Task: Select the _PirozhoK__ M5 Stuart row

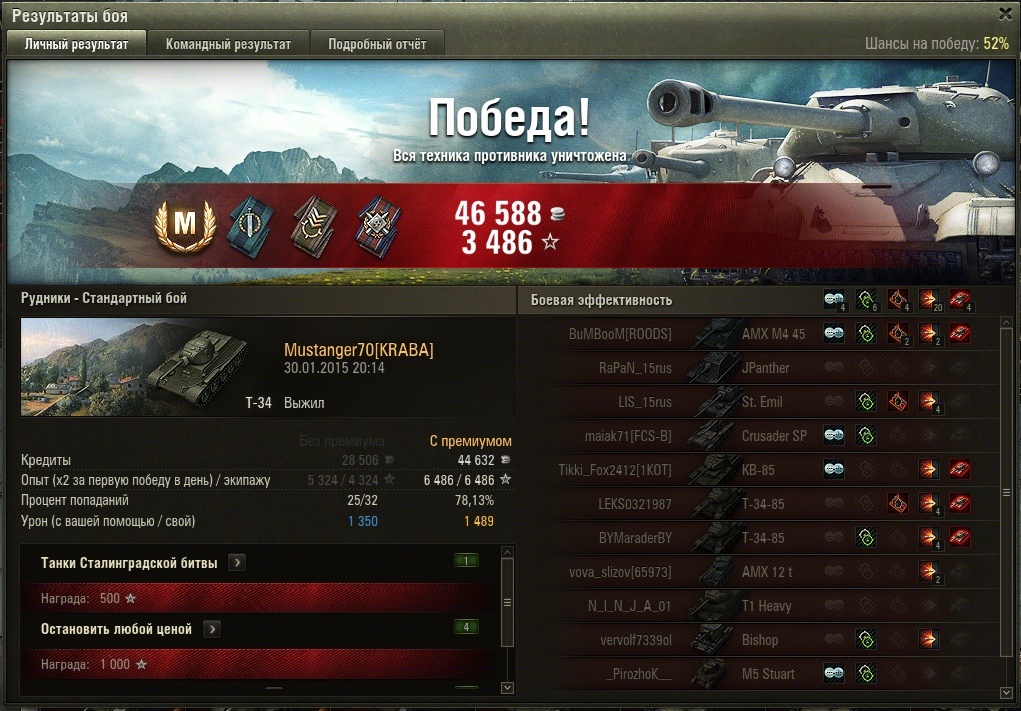Action: [760, 674]
